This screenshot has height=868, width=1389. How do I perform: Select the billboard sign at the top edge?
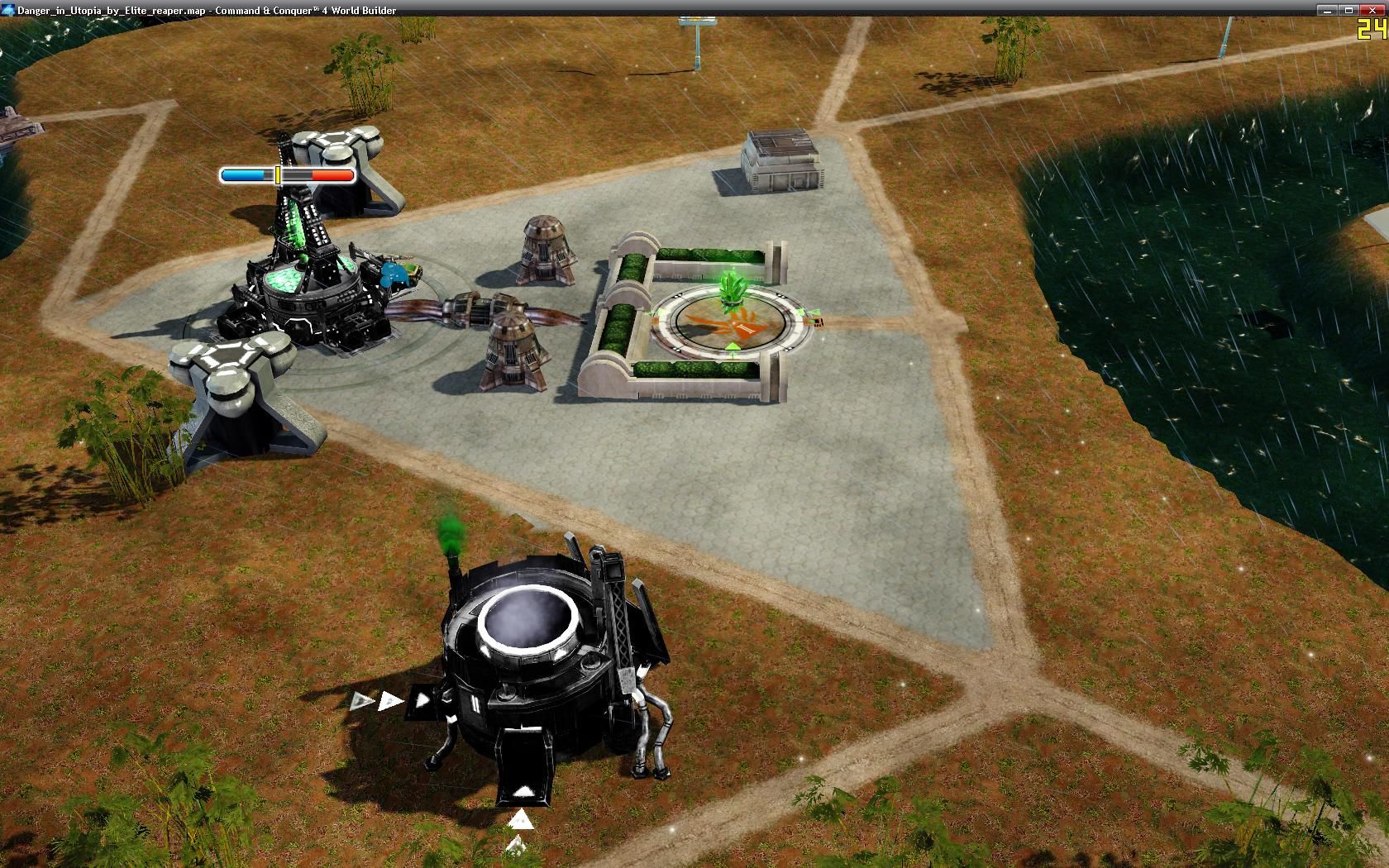point(699,21)
